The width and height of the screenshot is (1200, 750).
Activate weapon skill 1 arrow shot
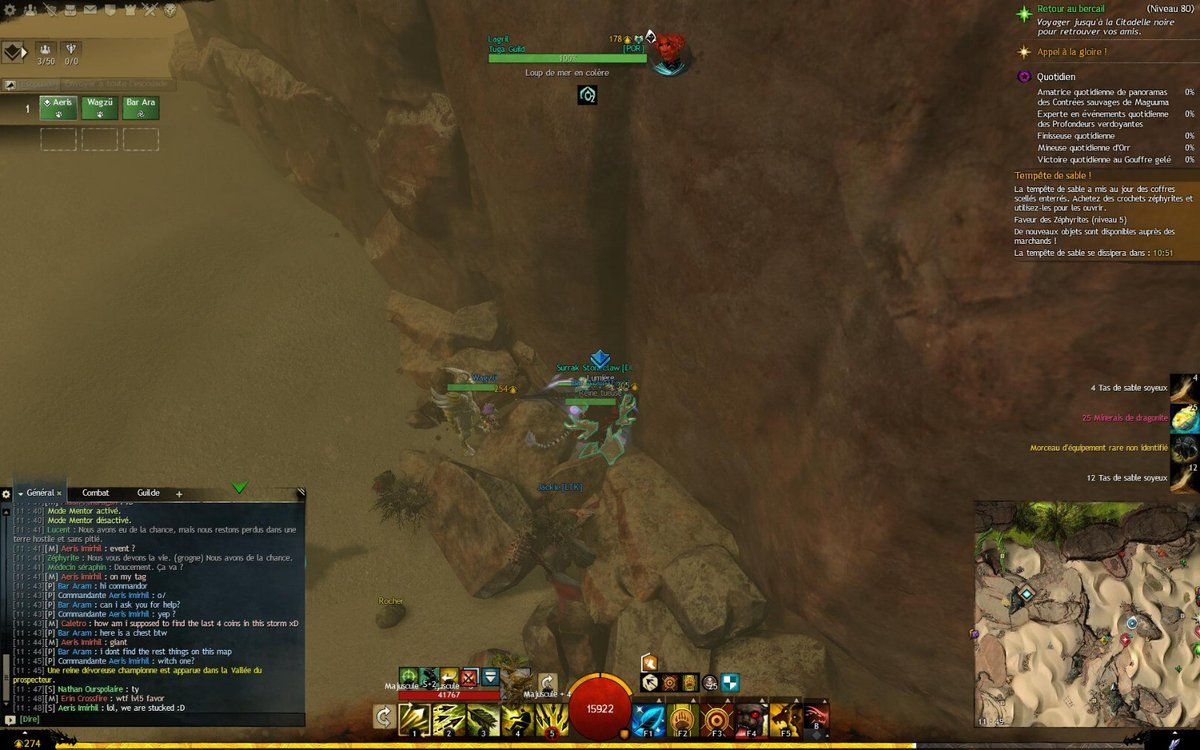point(416,718)
